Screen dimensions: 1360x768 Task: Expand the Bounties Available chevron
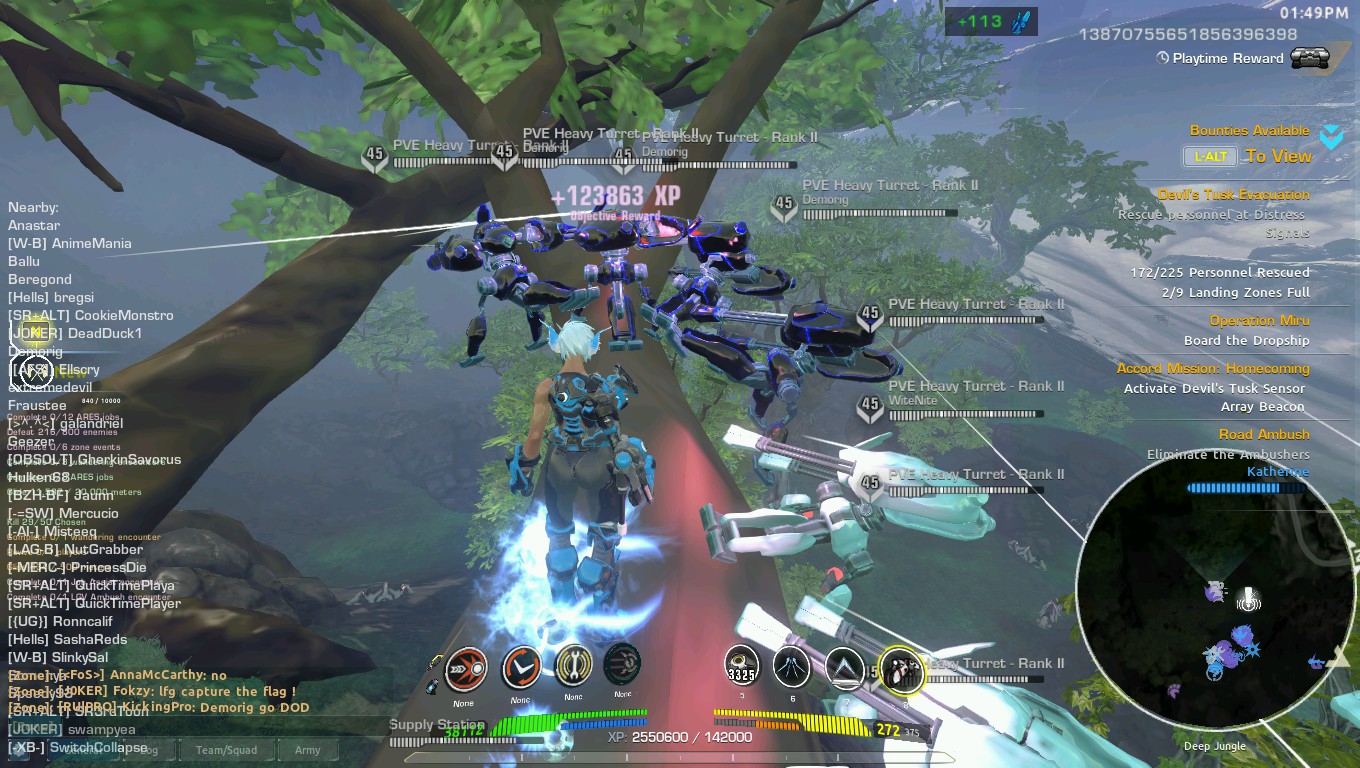pyautogui.click(x=1331, y=138)
